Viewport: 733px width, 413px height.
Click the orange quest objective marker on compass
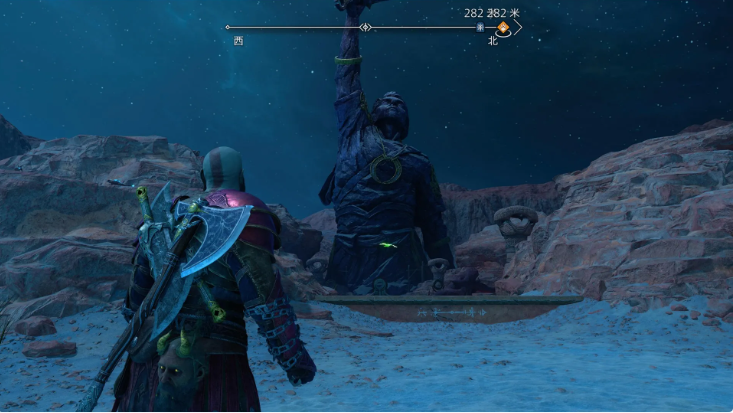click(x=504, y=28)
